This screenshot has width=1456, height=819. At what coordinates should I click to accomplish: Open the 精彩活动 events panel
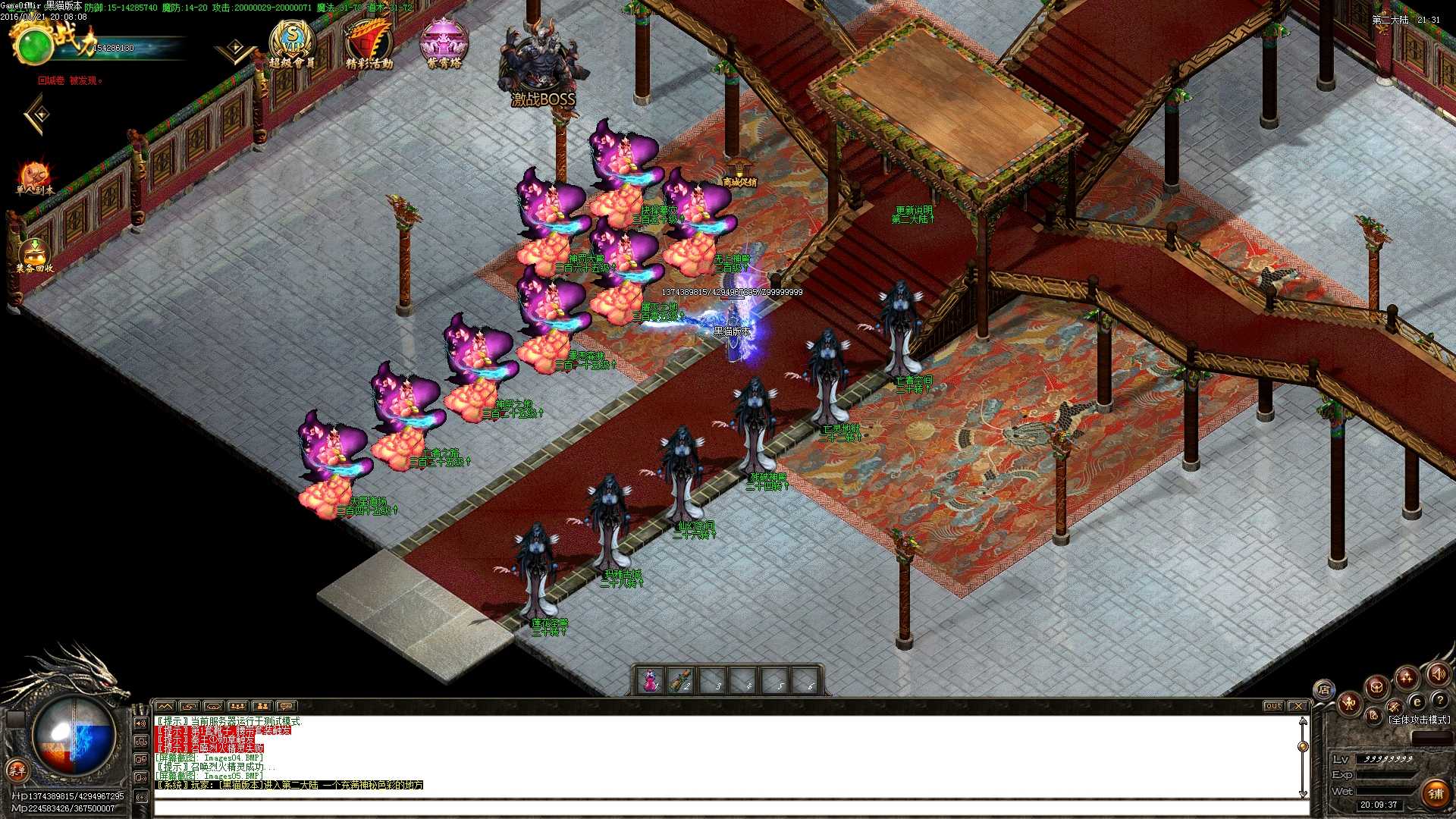(x=369, y=36)
